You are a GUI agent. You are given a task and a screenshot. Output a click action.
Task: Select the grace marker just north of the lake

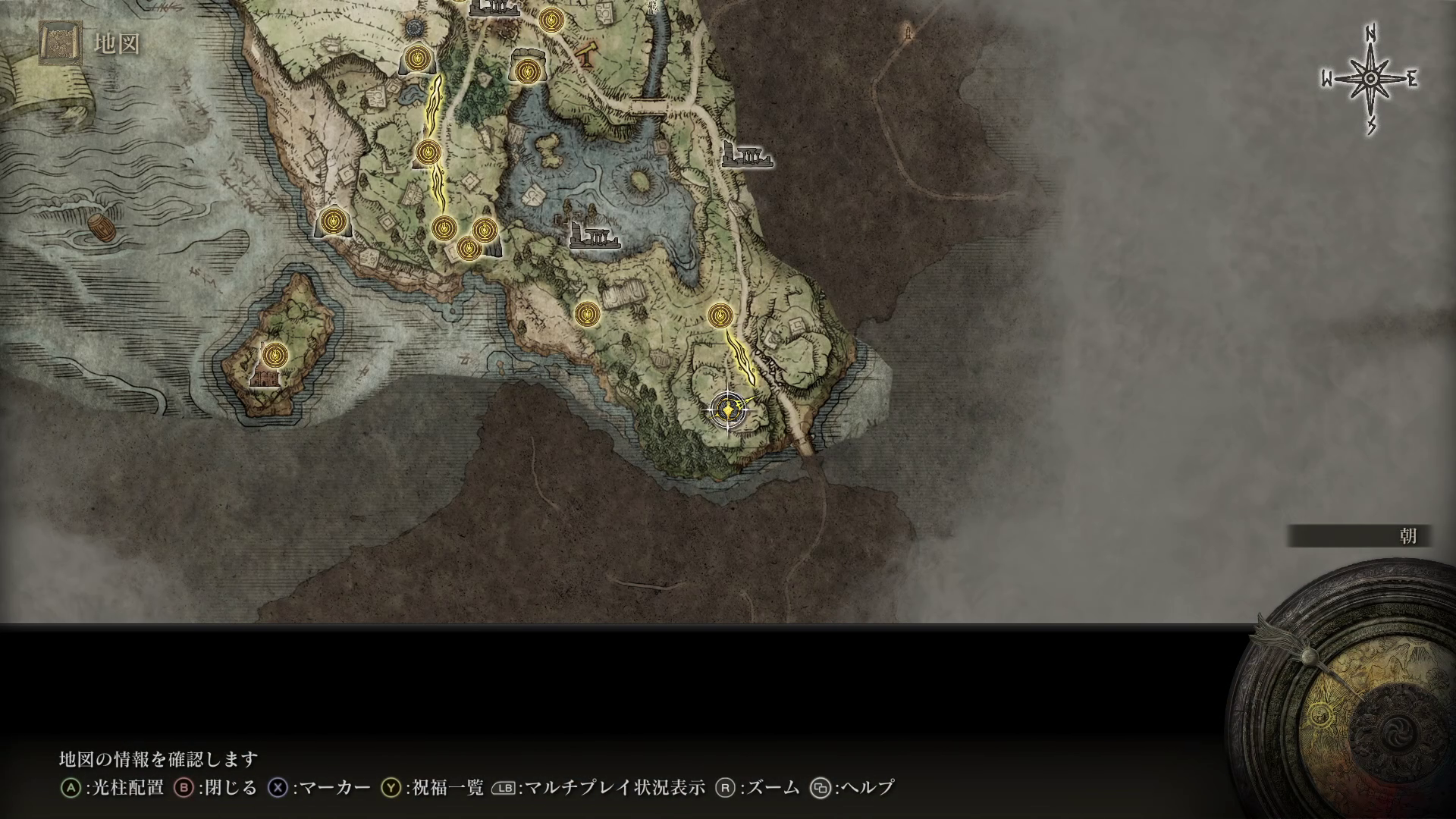pos(526,71)
